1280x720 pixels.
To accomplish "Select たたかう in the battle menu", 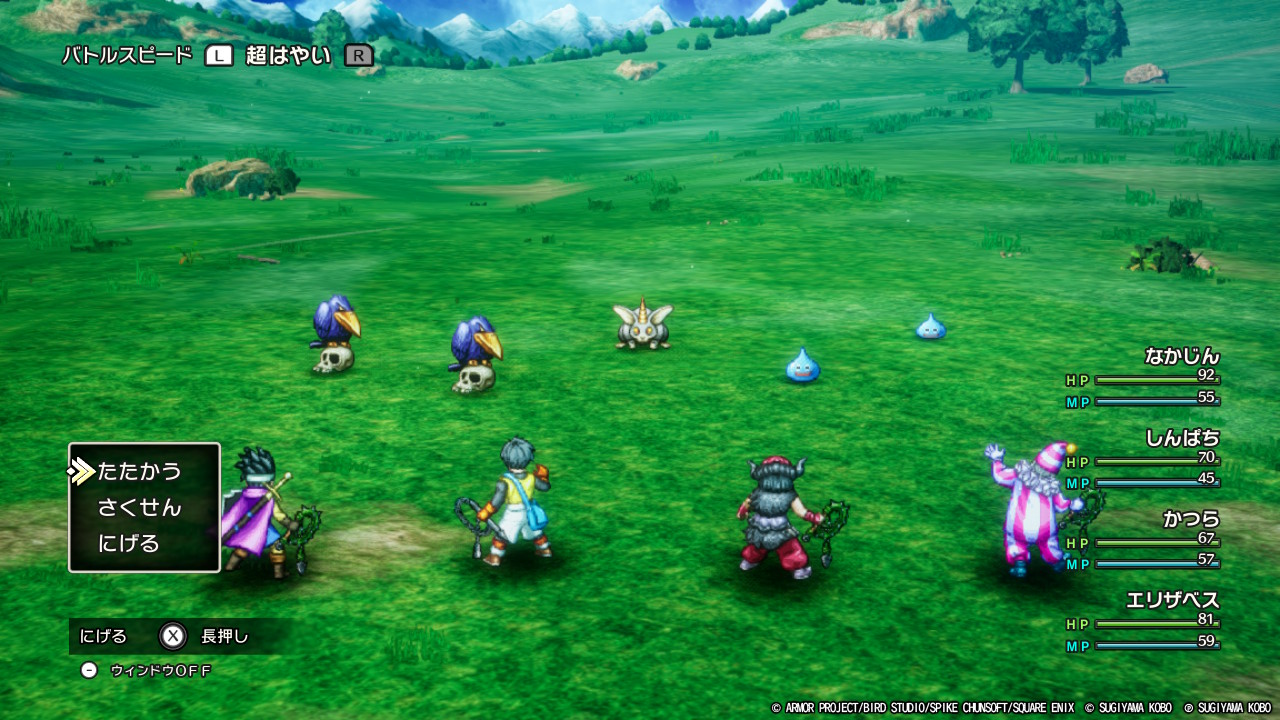I will click(139, 471).
